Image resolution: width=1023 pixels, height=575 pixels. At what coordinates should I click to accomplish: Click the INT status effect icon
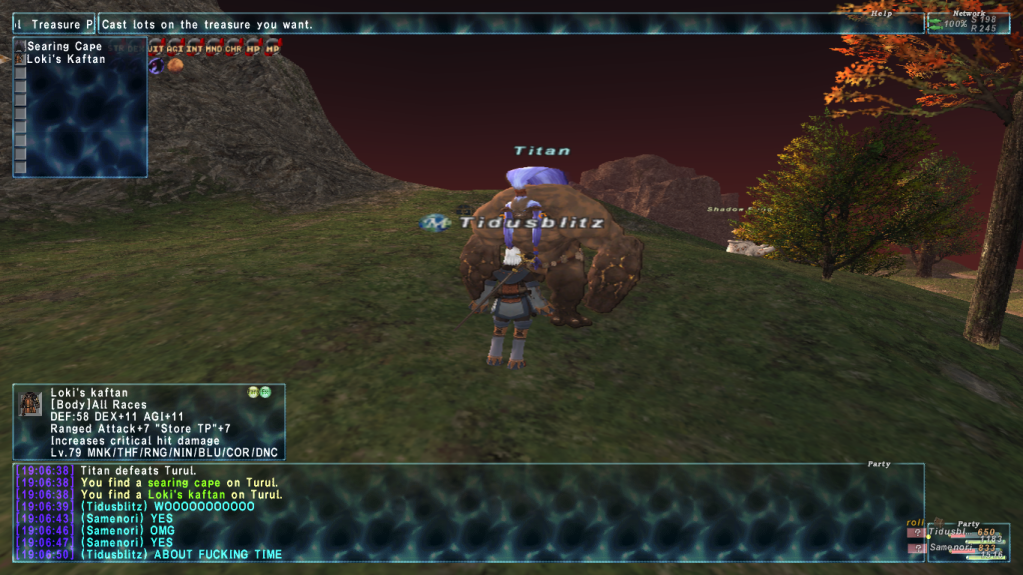tap(195, 47)
